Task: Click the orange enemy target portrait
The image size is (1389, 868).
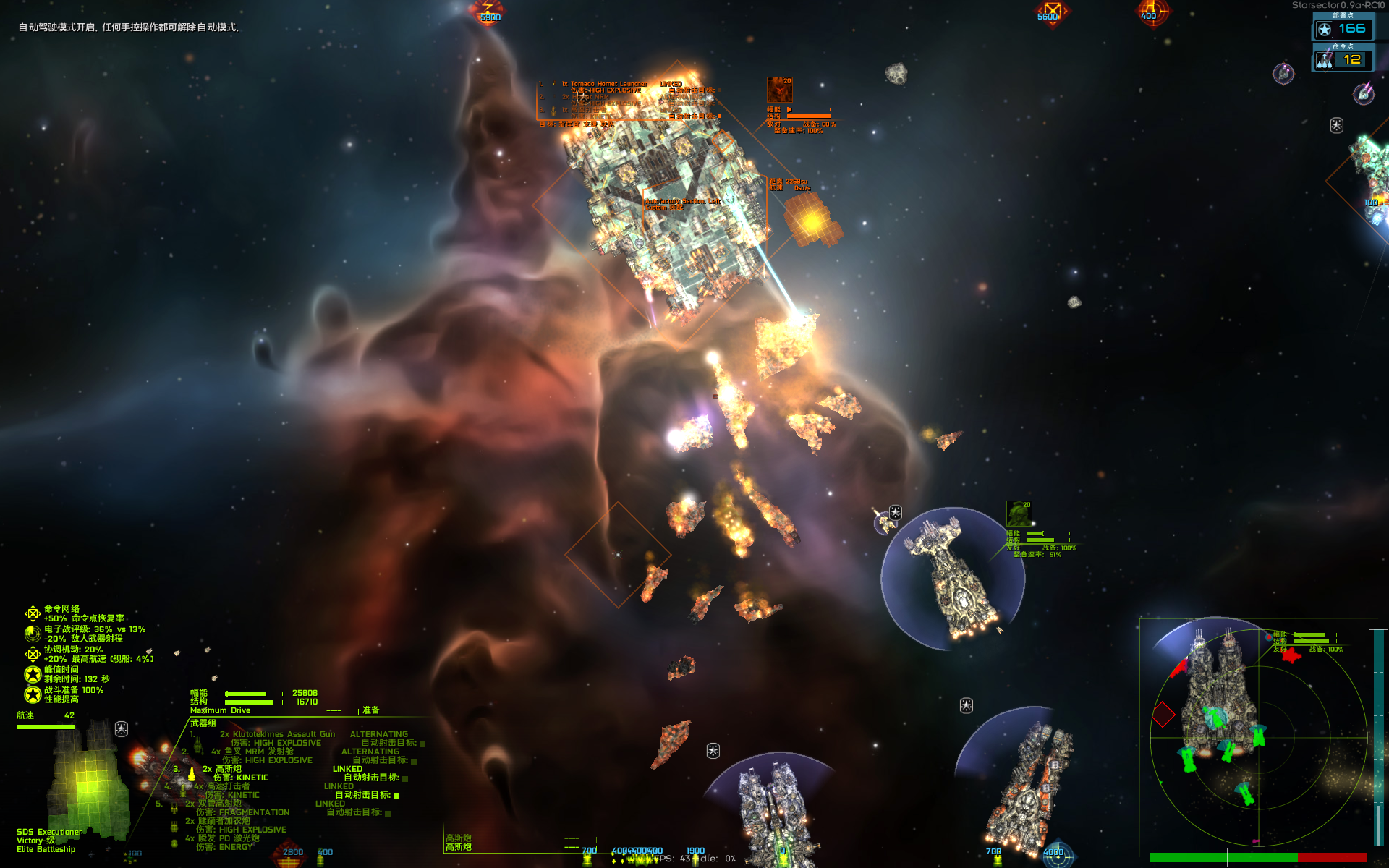Action: pos(779,90)
